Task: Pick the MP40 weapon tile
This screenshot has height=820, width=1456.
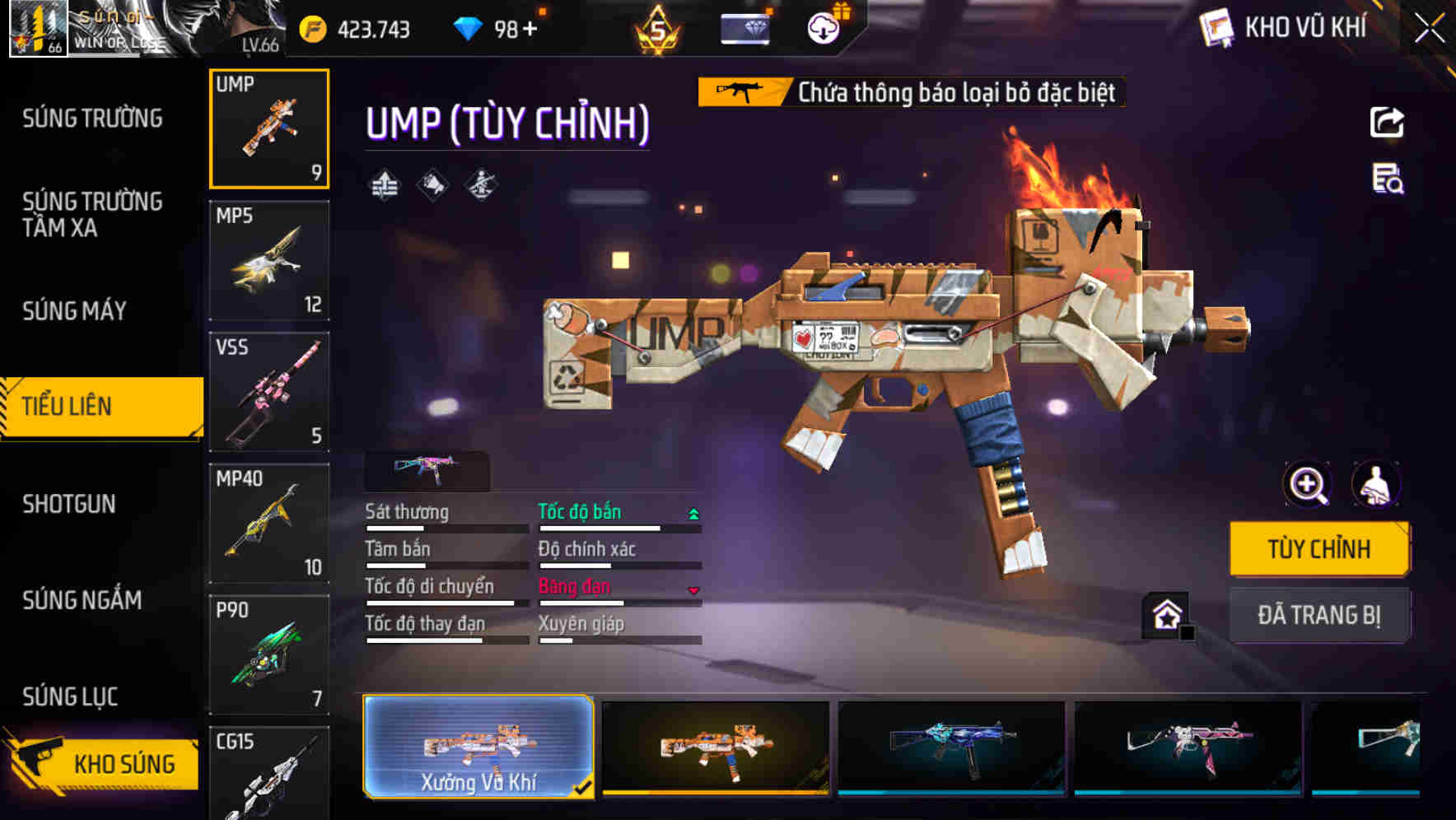Action: click(x=269, y=523)
